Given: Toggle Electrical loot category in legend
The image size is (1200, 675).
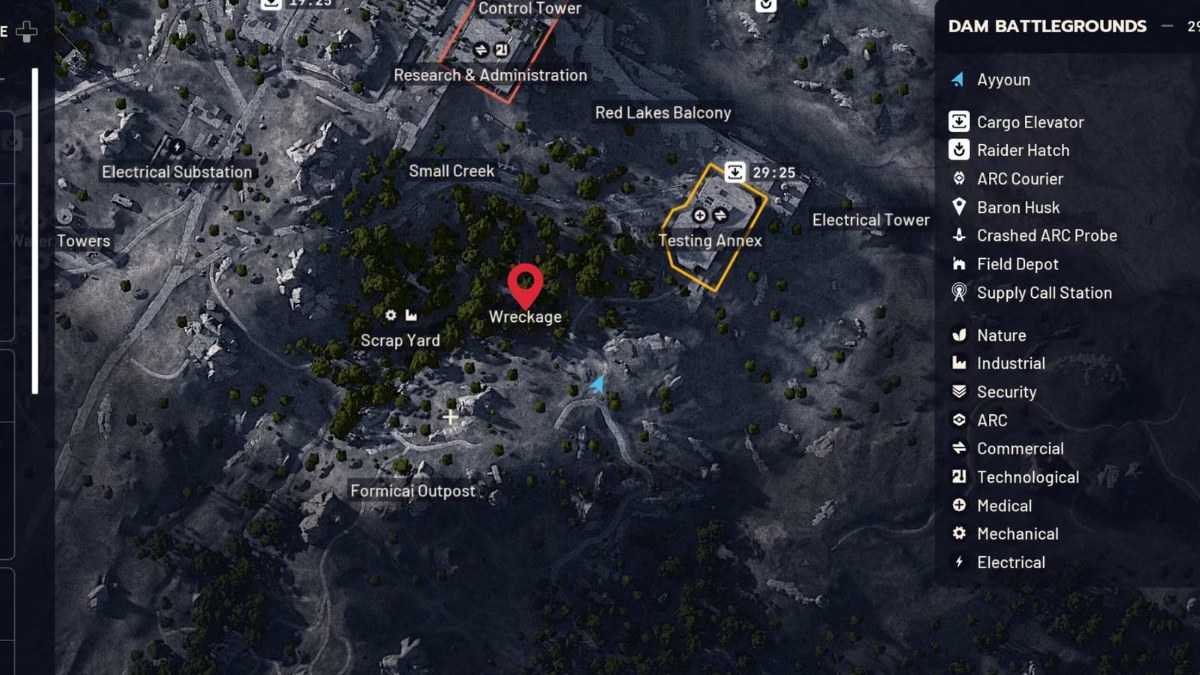Looking at the screenshot, I should pos(1011,562).
